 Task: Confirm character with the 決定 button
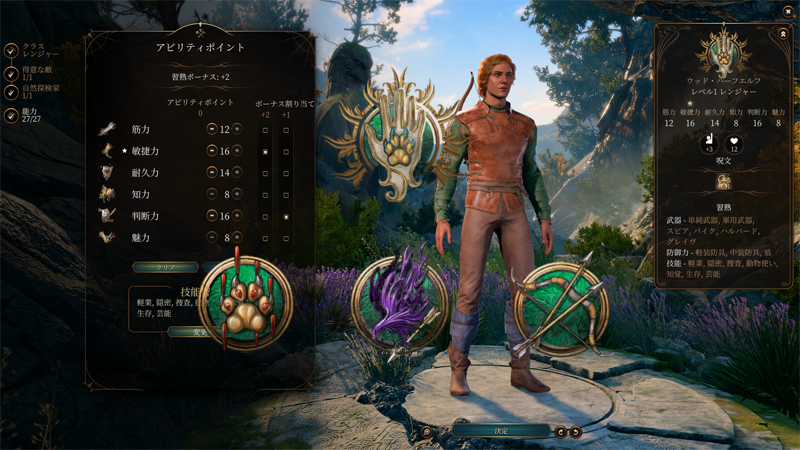point(501,431)
